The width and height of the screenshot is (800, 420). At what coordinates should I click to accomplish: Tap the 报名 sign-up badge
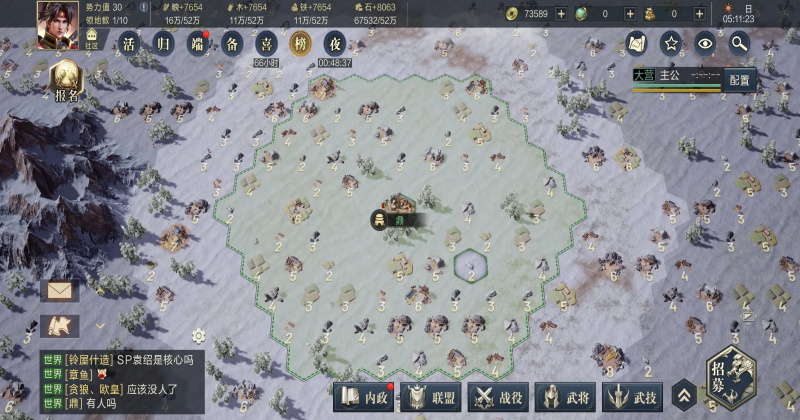point(67,81)
